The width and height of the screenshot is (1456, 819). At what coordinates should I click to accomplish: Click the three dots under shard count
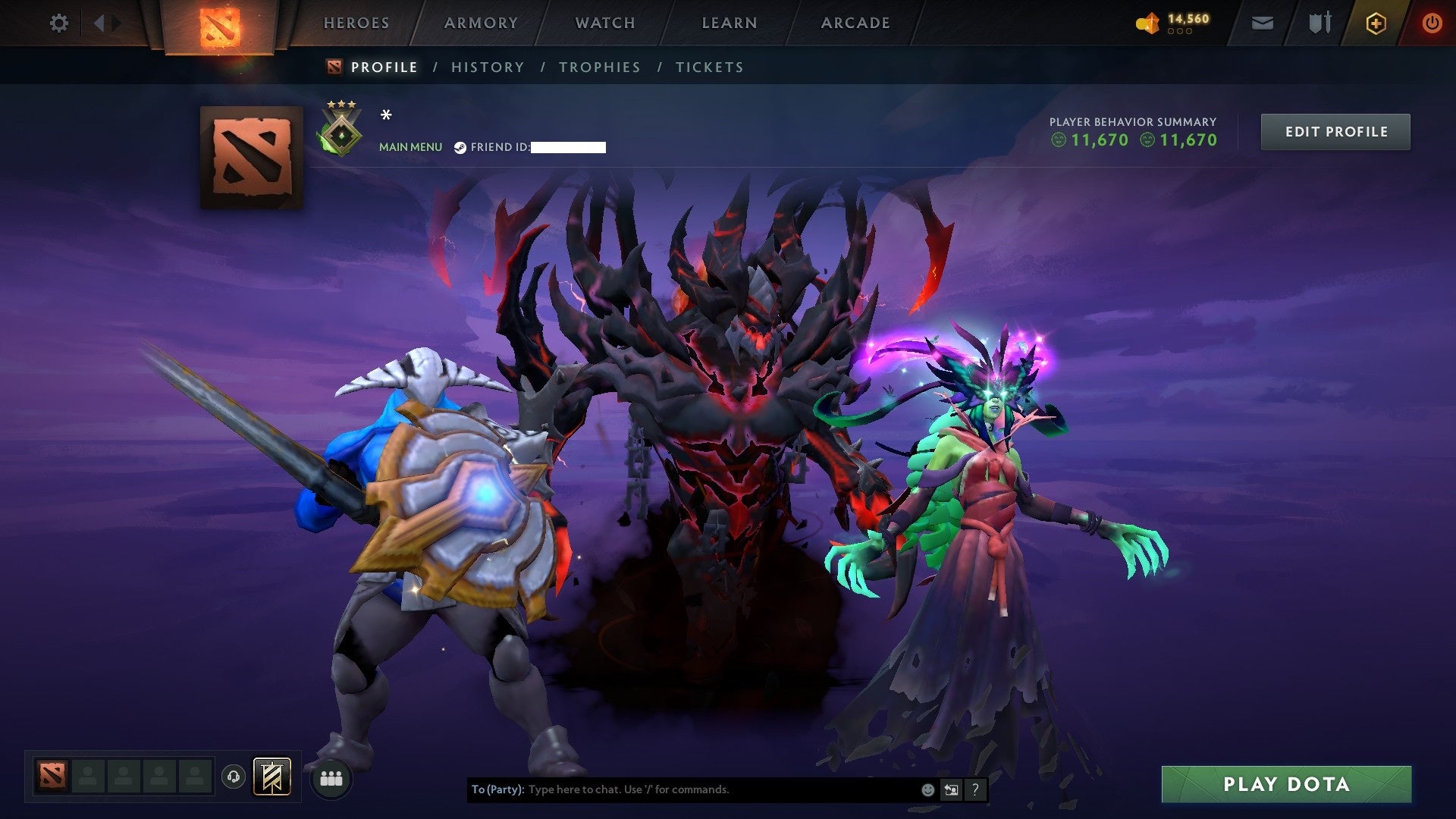pyautogui.click(x=1178, y=32)
